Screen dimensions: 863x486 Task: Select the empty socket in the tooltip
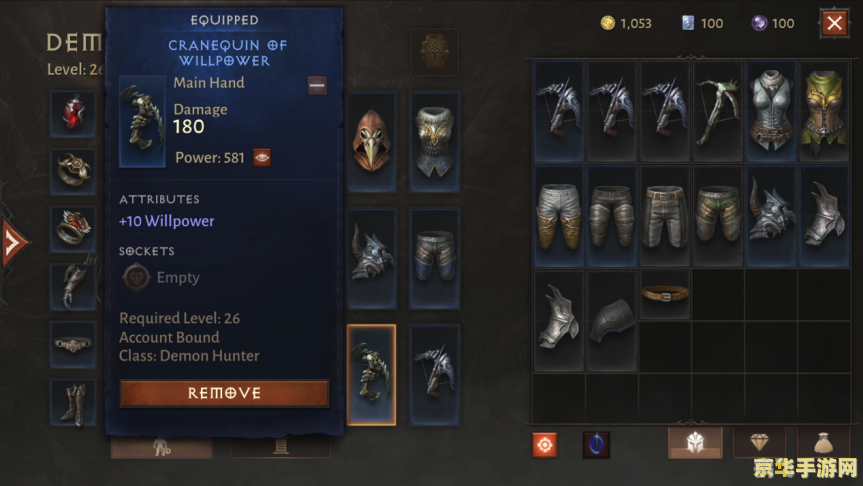click(136, 277)
